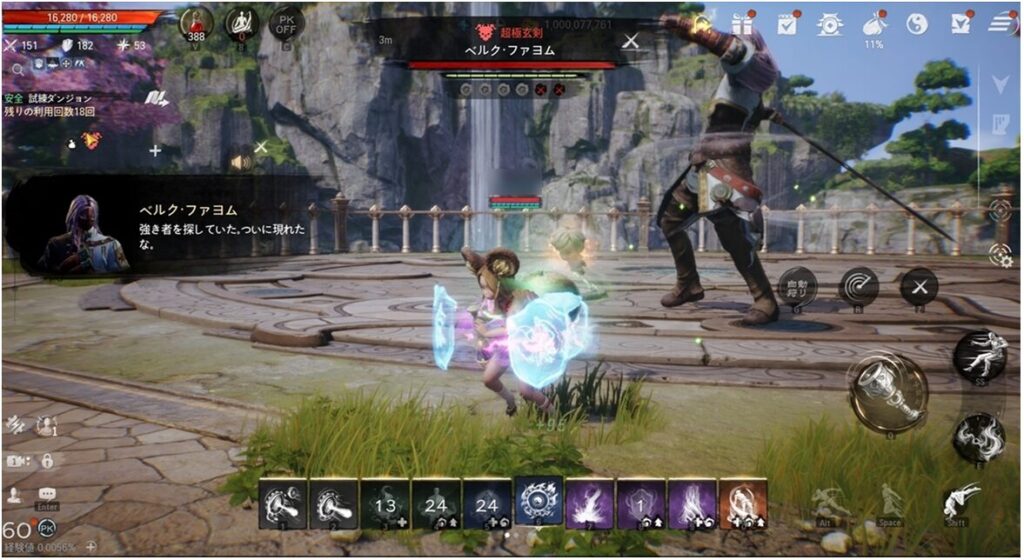
Task: Click the speaker sound icon
Action: click(240, 161)
